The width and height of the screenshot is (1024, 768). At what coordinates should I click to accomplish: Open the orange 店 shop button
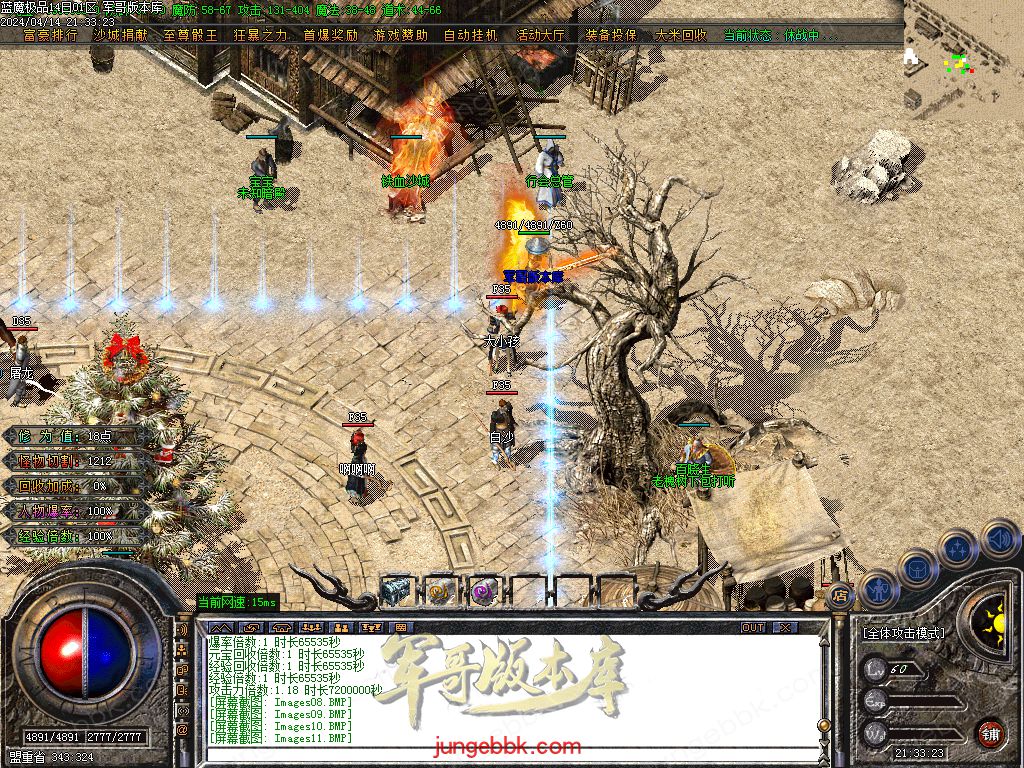pyautogui.click(x=838, y=595)
